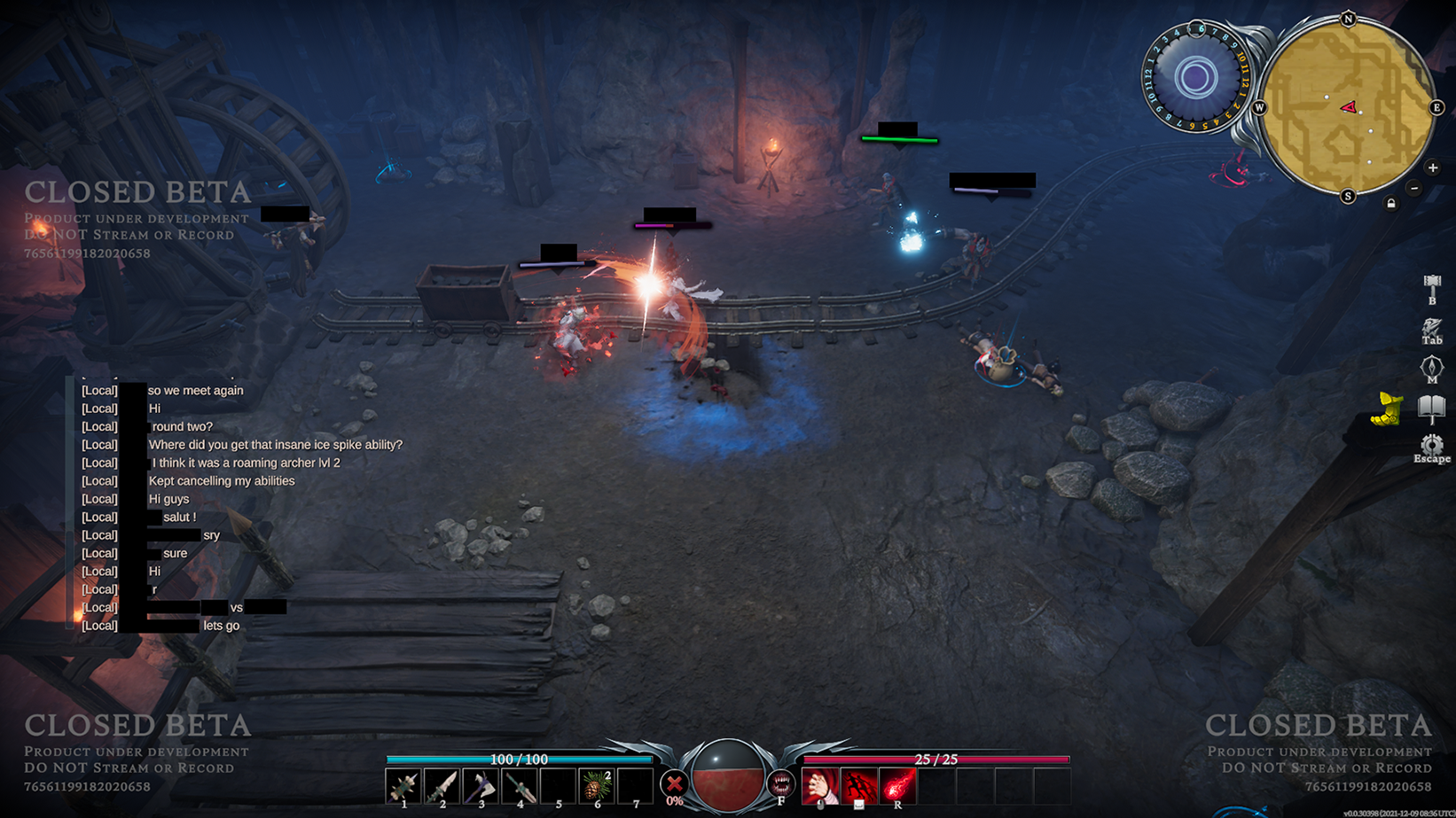
Task: Activate the vampire fangs bite ability
Action: pyautogui.click(x=780, y=783)
